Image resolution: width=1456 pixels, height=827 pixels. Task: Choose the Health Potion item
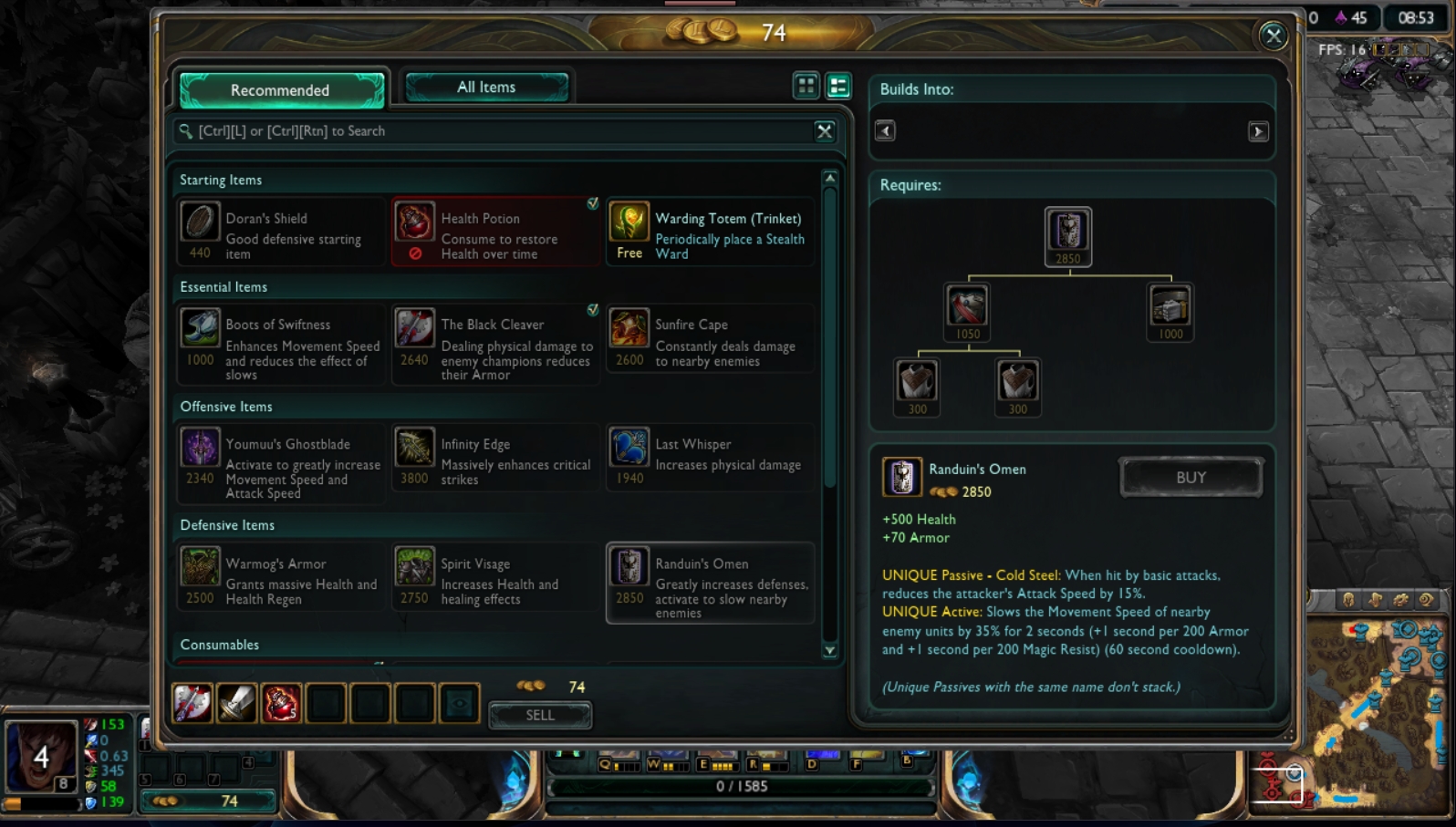pyautogui.click(x=495, y=233)
